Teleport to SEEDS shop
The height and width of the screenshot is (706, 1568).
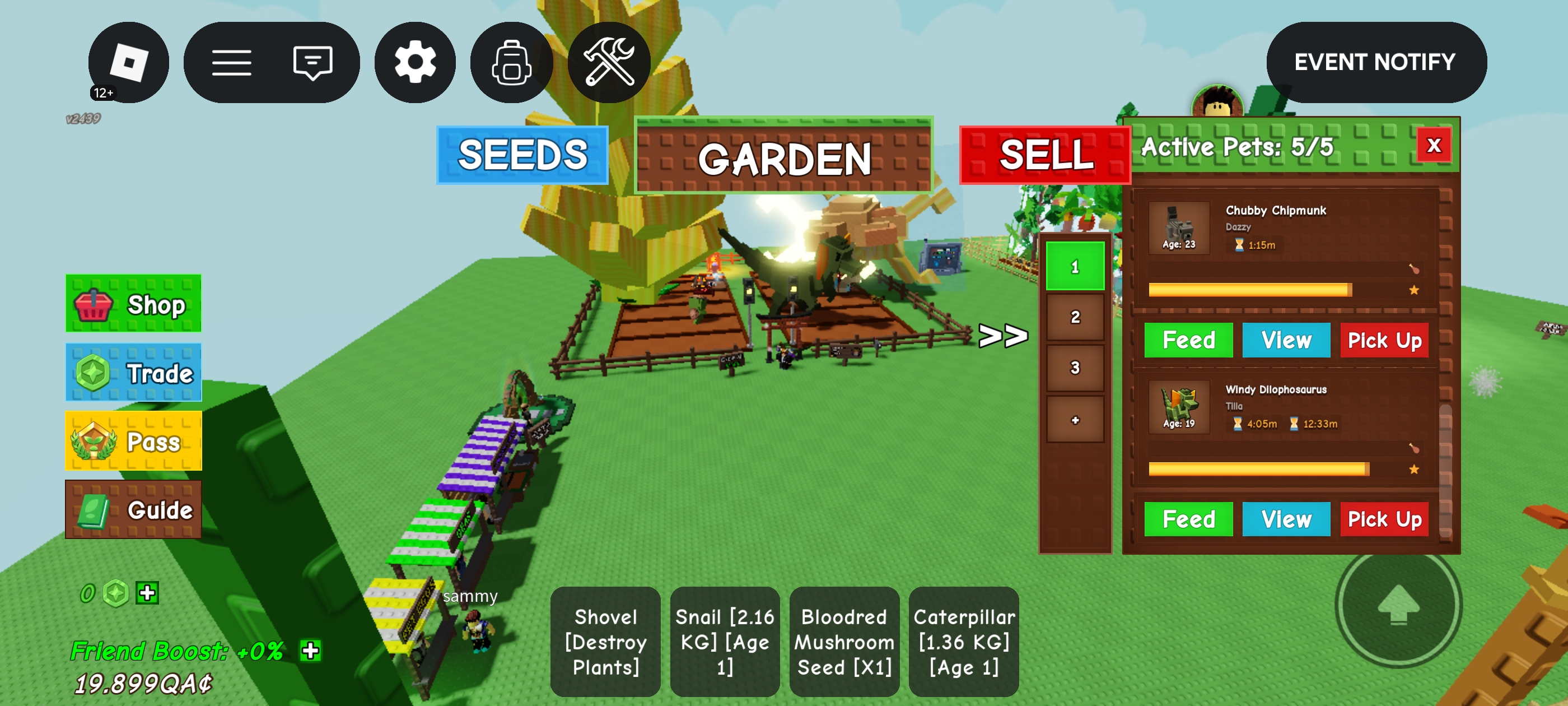pos(522,155)
